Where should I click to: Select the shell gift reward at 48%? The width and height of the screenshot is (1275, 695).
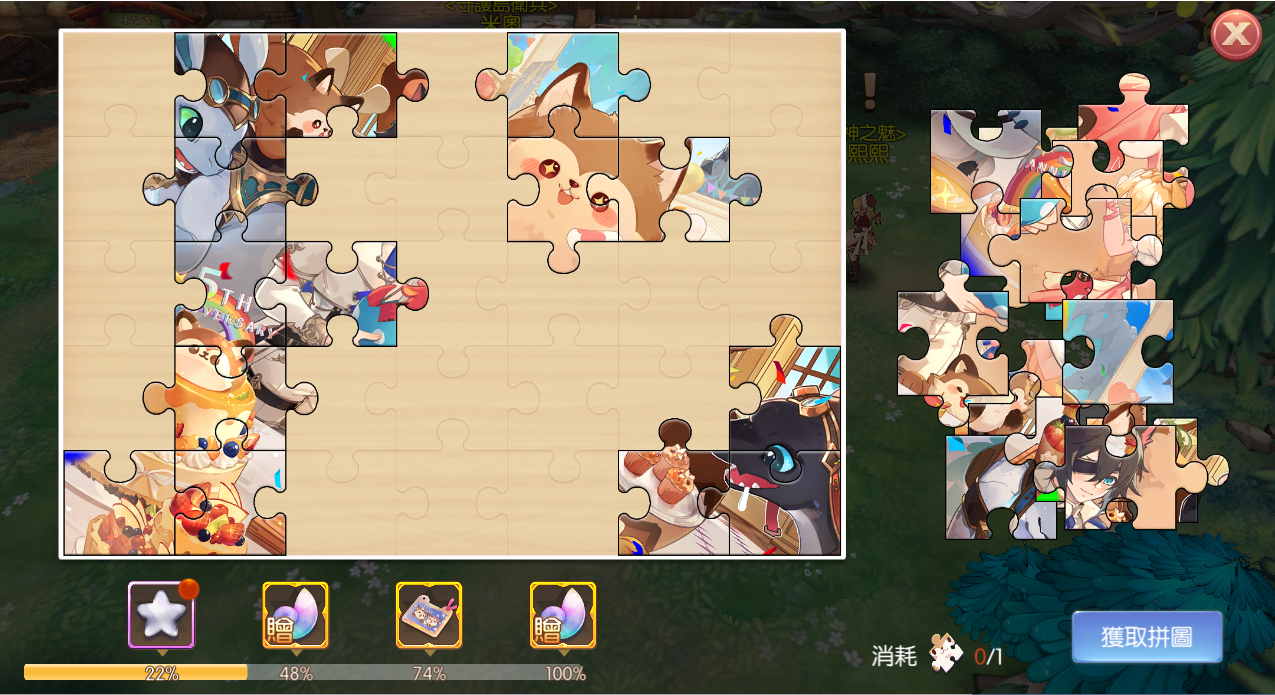295,615
